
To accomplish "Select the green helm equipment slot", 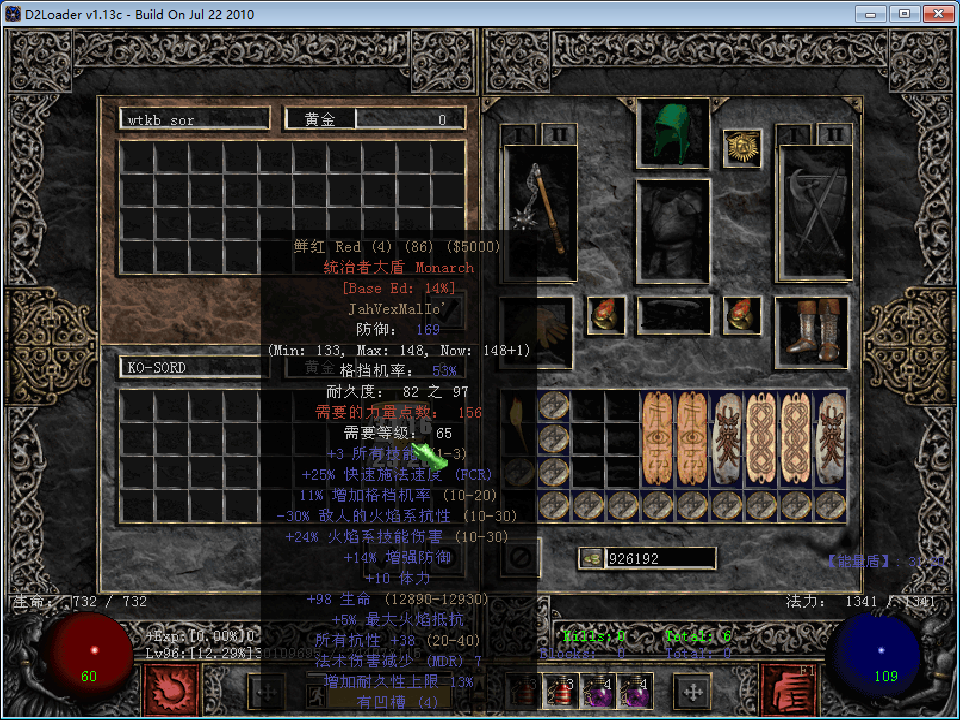I will click(673, 134).
